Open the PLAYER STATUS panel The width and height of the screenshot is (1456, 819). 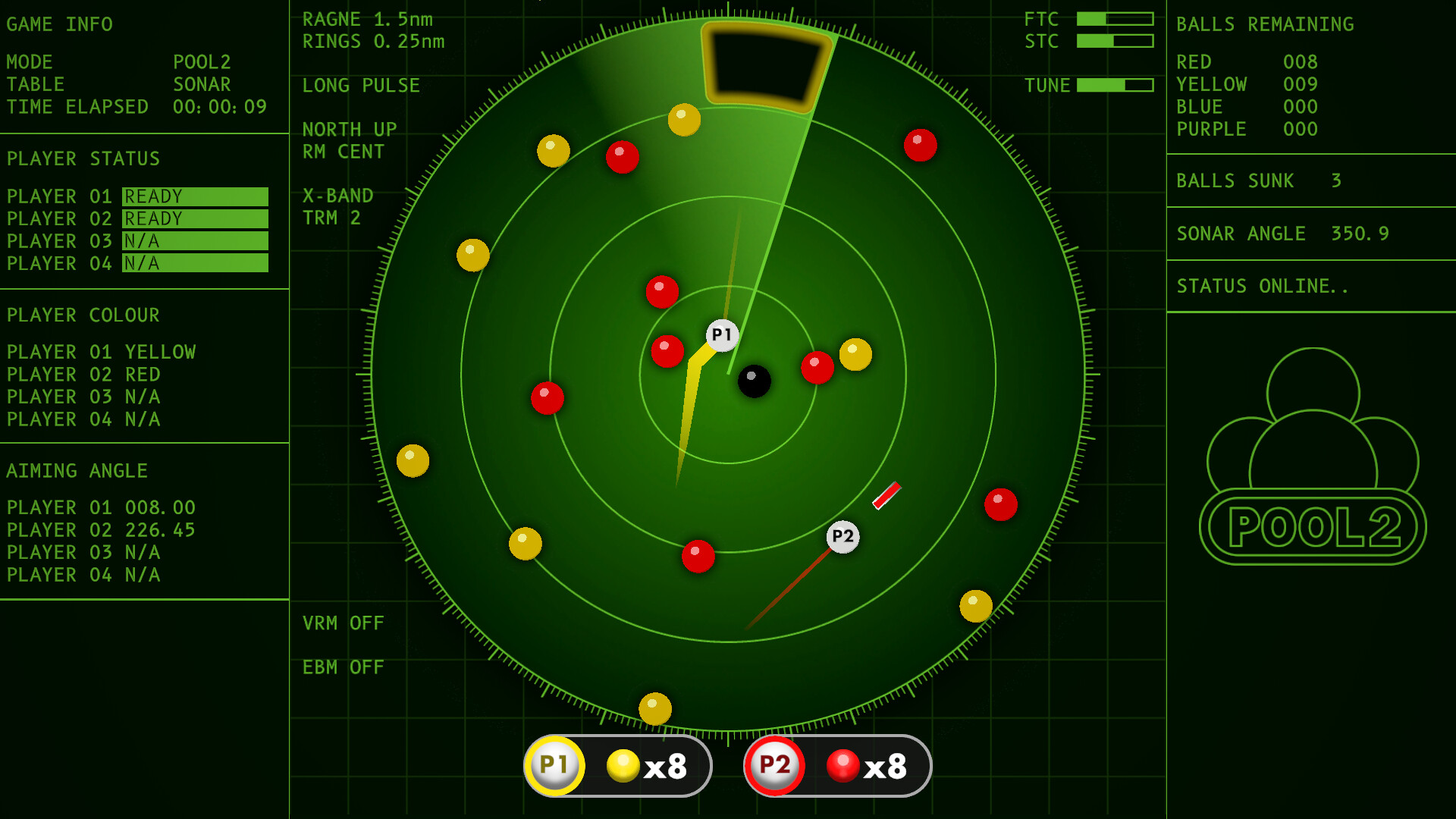coord(83,158)
